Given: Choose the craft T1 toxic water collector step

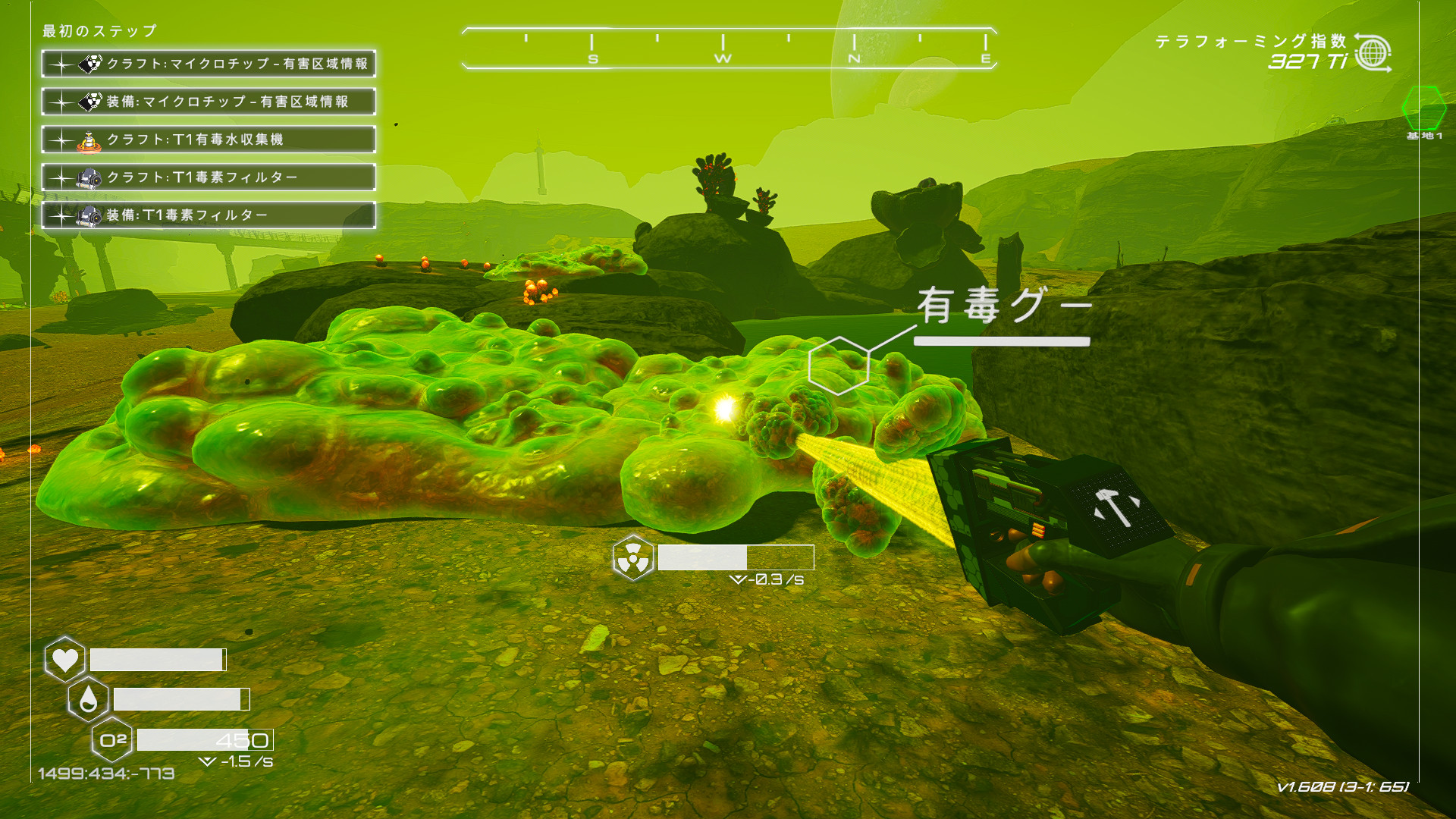Looking at the screenshot, I should pos(209,140).
